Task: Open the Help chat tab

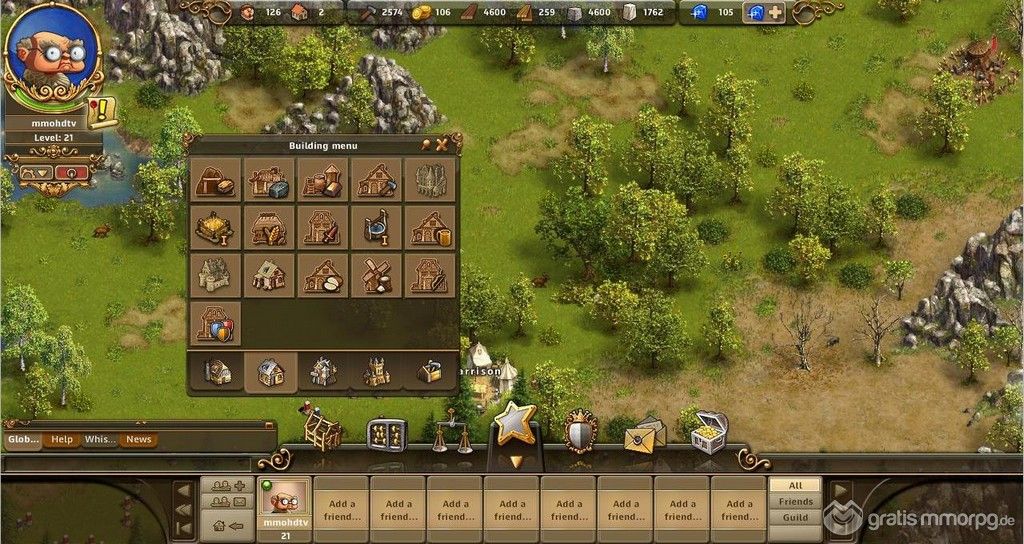Action: pos(62,439)
